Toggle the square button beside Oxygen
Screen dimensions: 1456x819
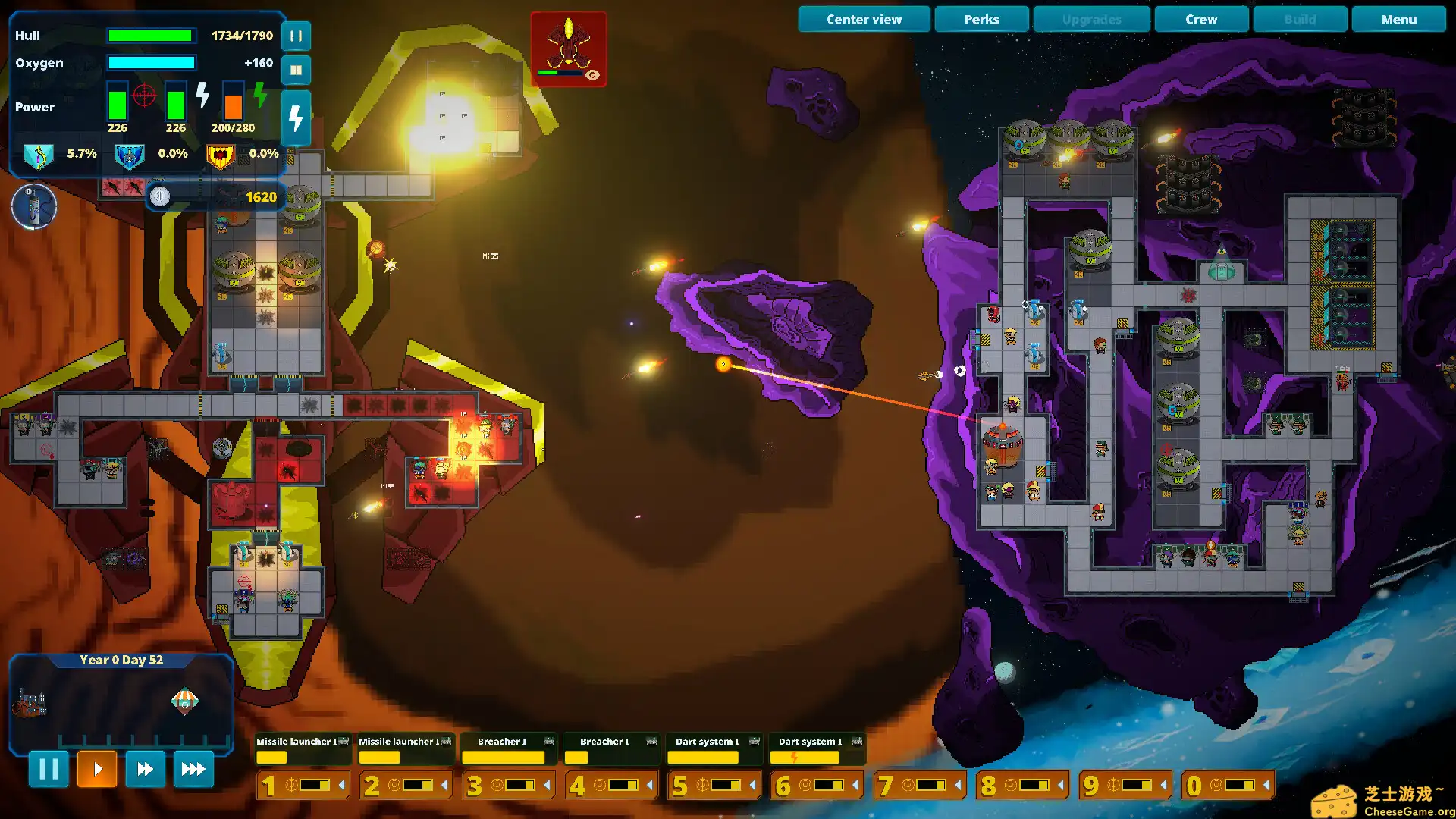click(x=296, y=70)
